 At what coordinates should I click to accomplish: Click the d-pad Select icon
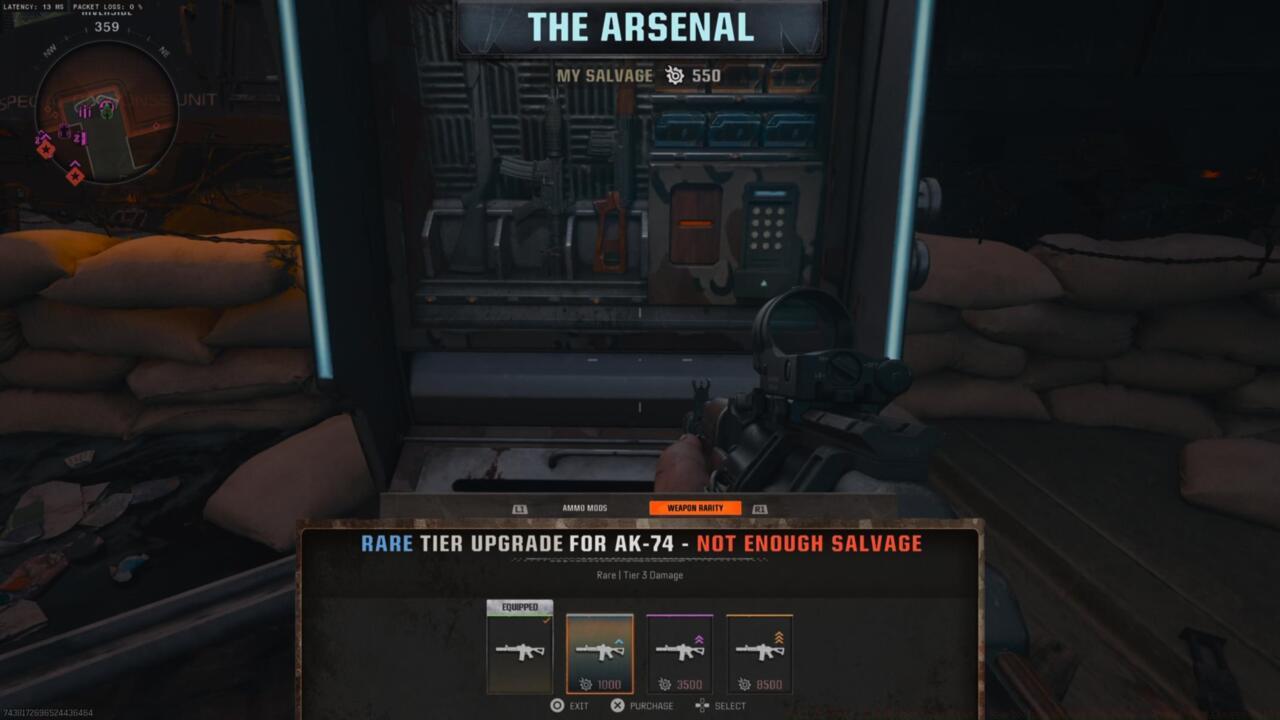702,705
